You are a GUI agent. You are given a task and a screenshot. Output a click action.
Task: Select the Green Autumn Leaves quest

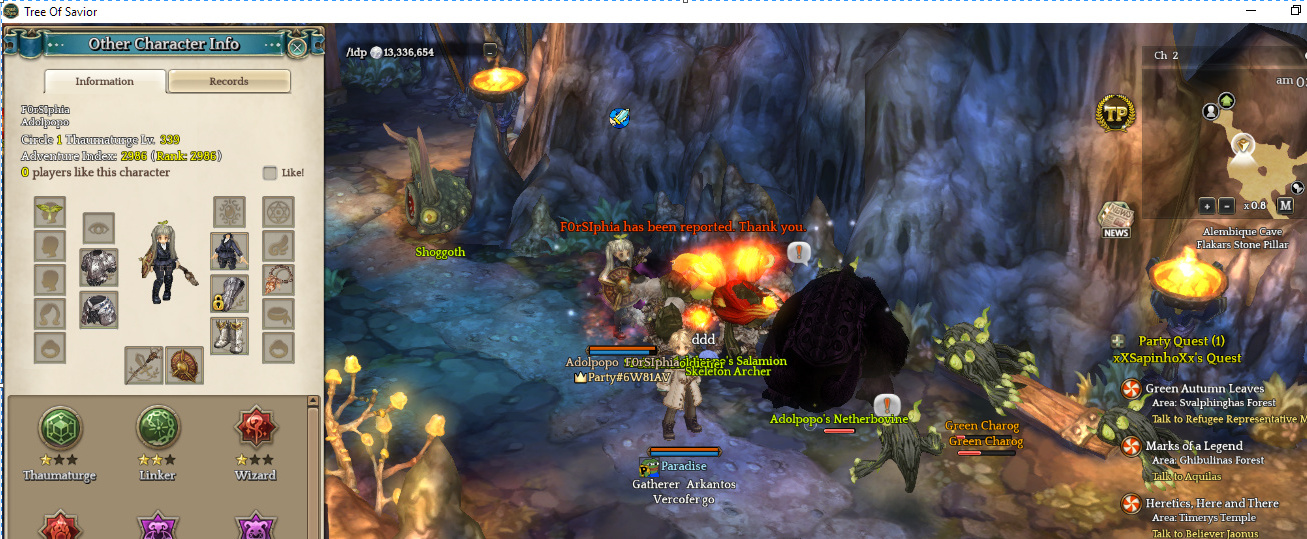1204,388
